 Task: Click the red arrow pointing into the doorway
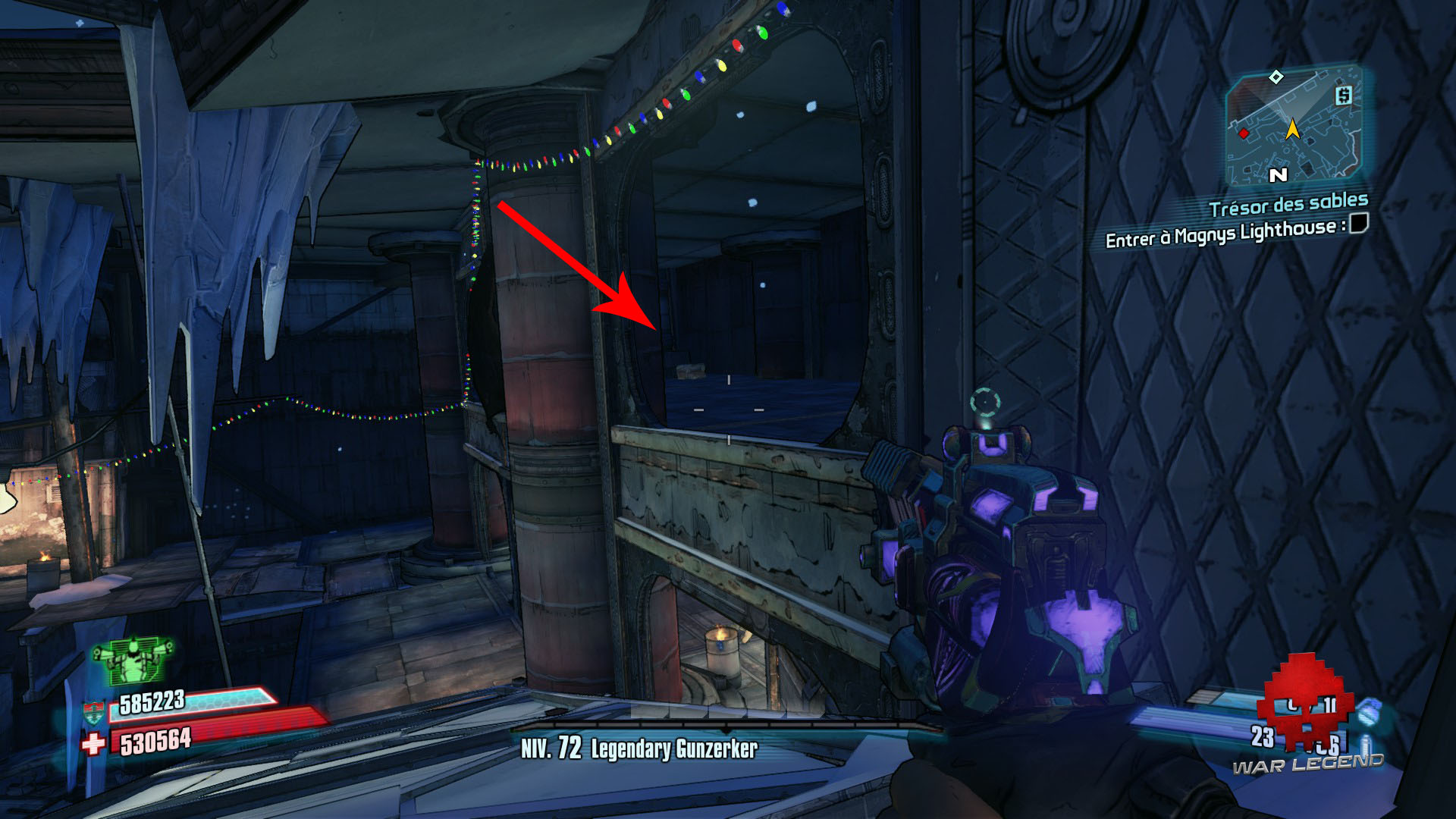click(576, 265)
